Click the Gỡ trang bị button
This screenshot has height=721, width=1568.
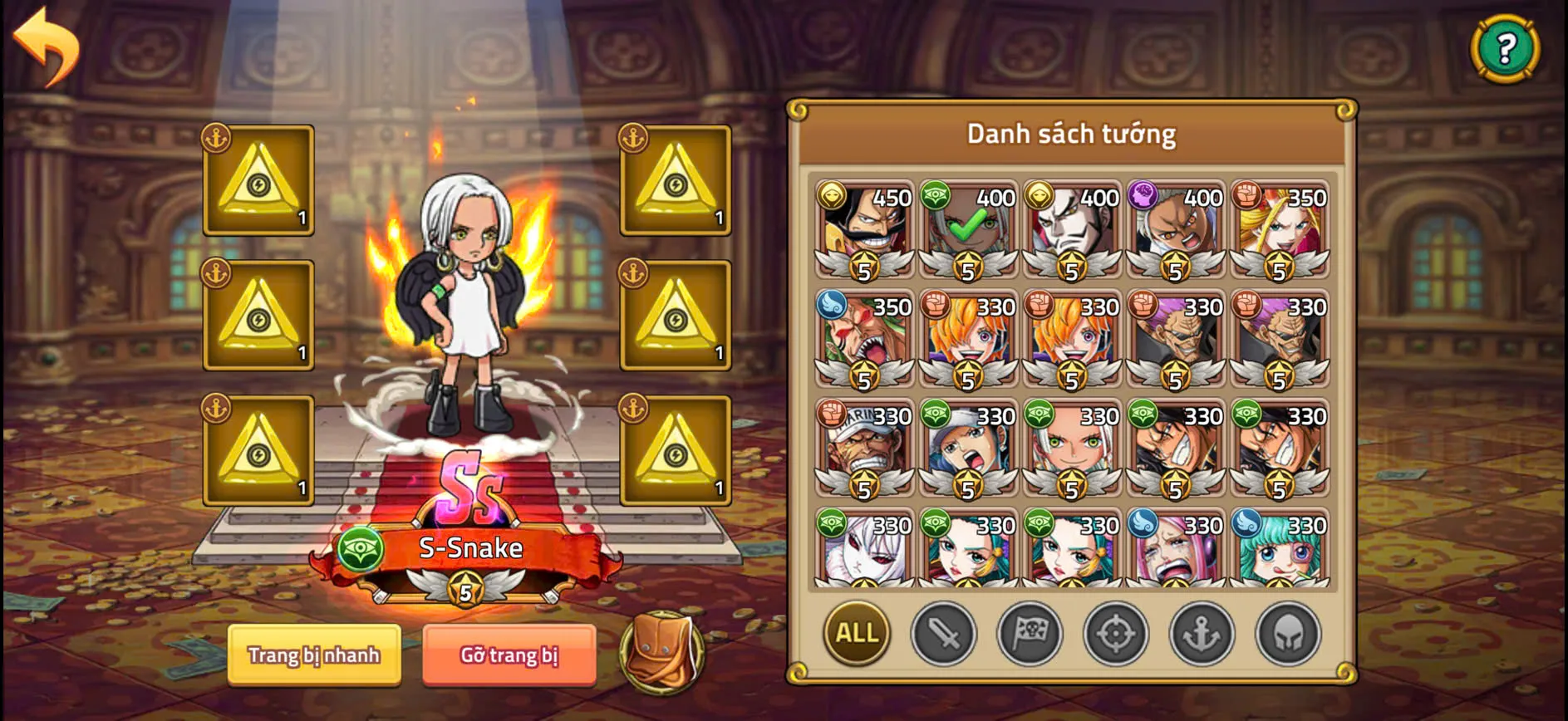[508, 655]
